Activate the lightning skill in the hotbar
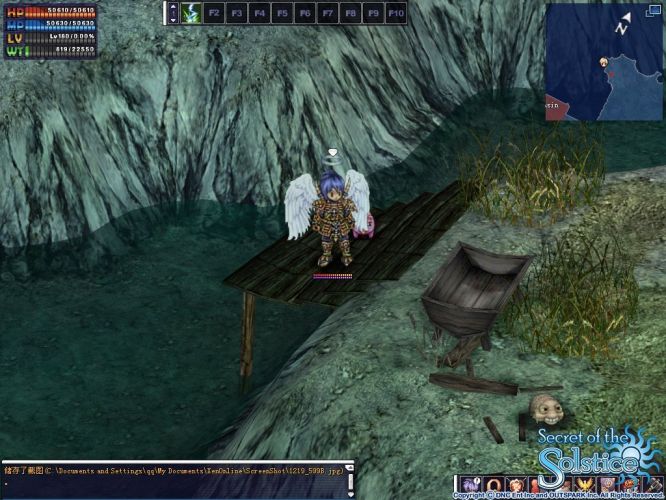This screenshot has height=500, width=666. 191,13
